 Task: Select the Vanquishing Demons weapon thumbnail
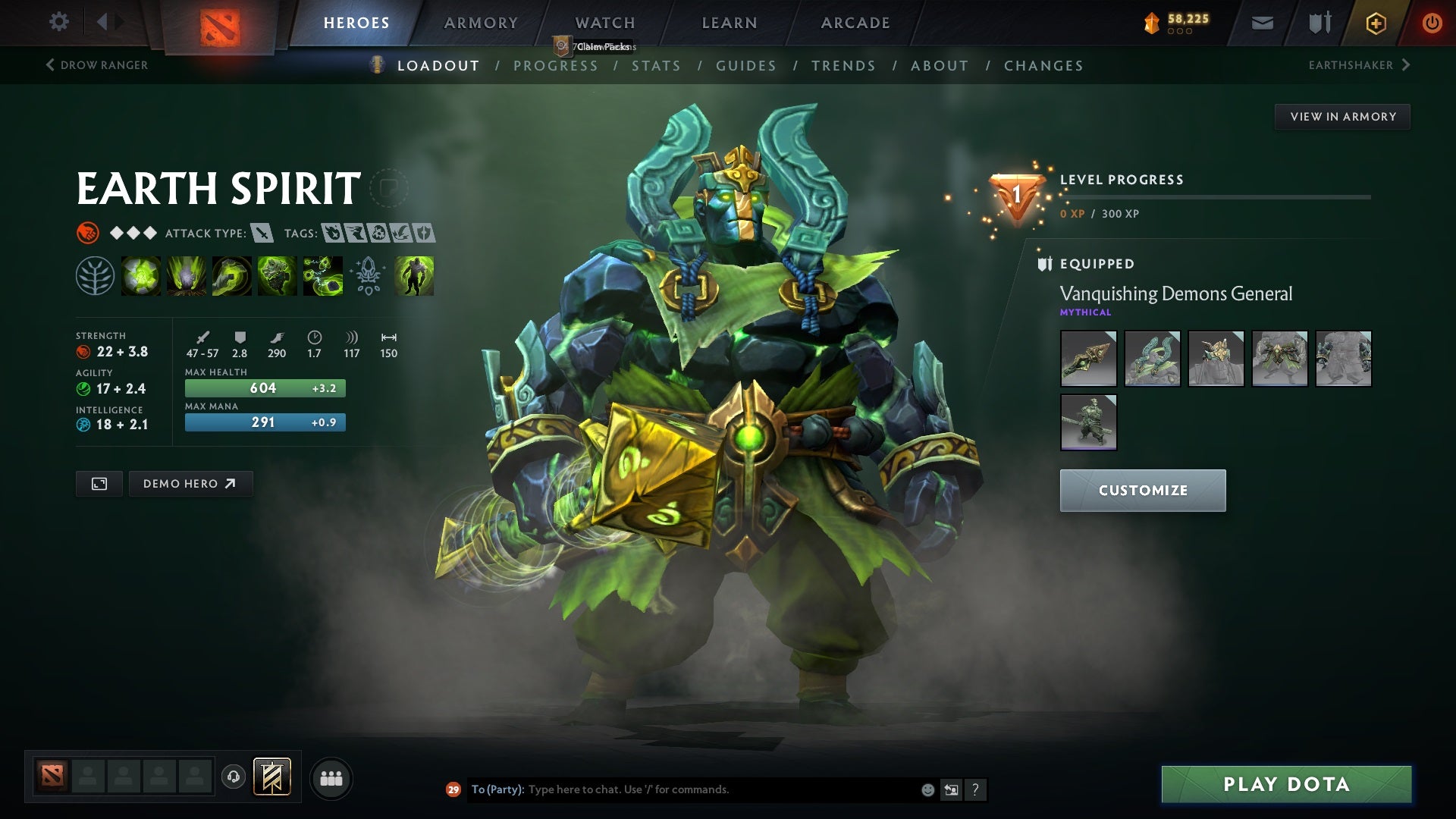[1088, 359]
